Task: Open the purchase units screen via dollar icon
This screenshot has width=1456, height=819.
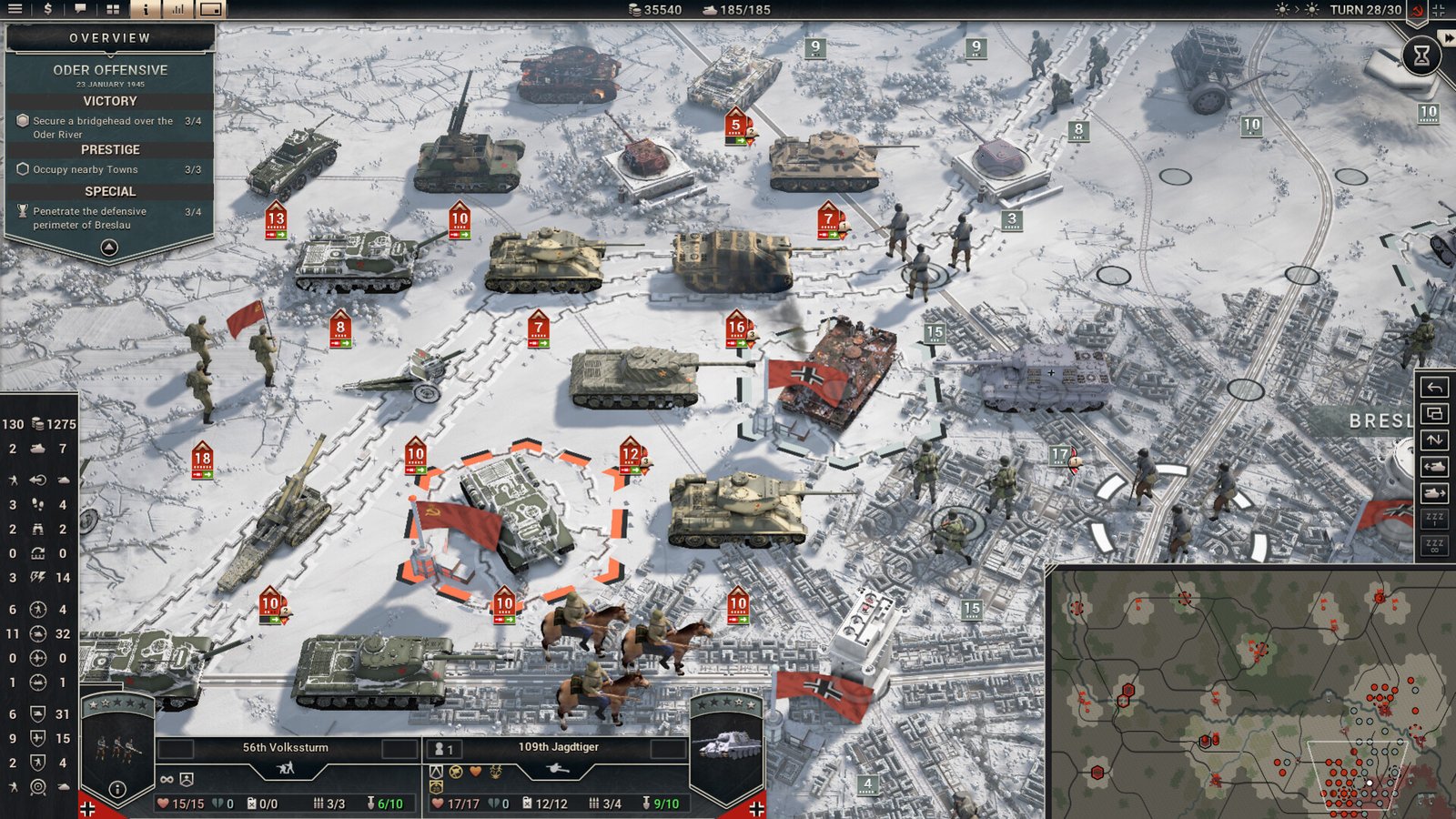Action: click(47, 10)
